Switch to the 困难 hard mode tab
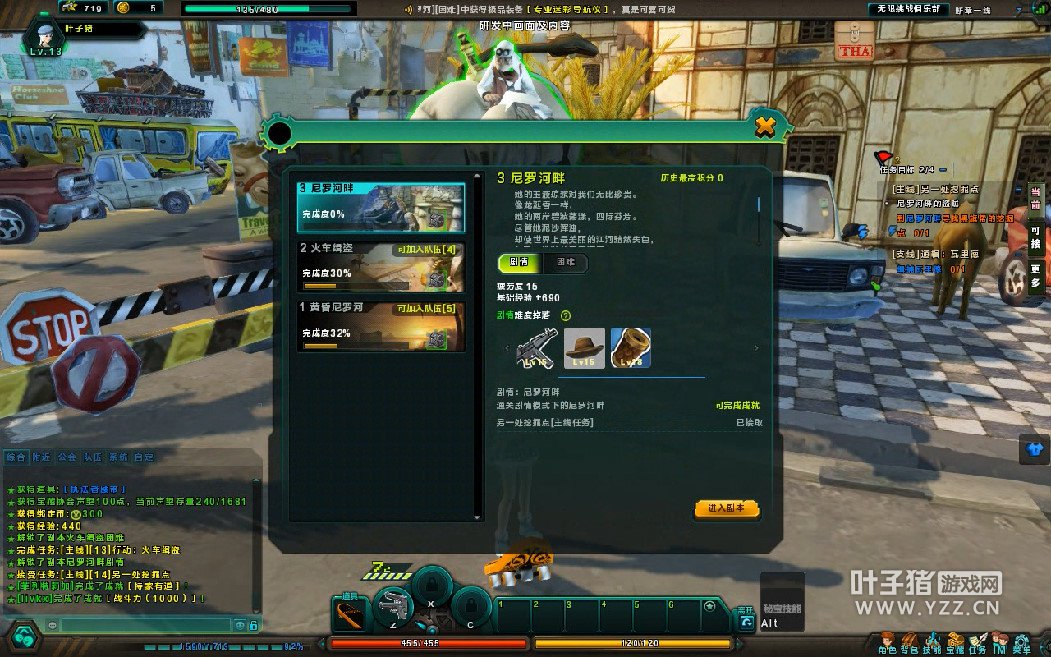The image size is (1051, 657). pos(565,263)
